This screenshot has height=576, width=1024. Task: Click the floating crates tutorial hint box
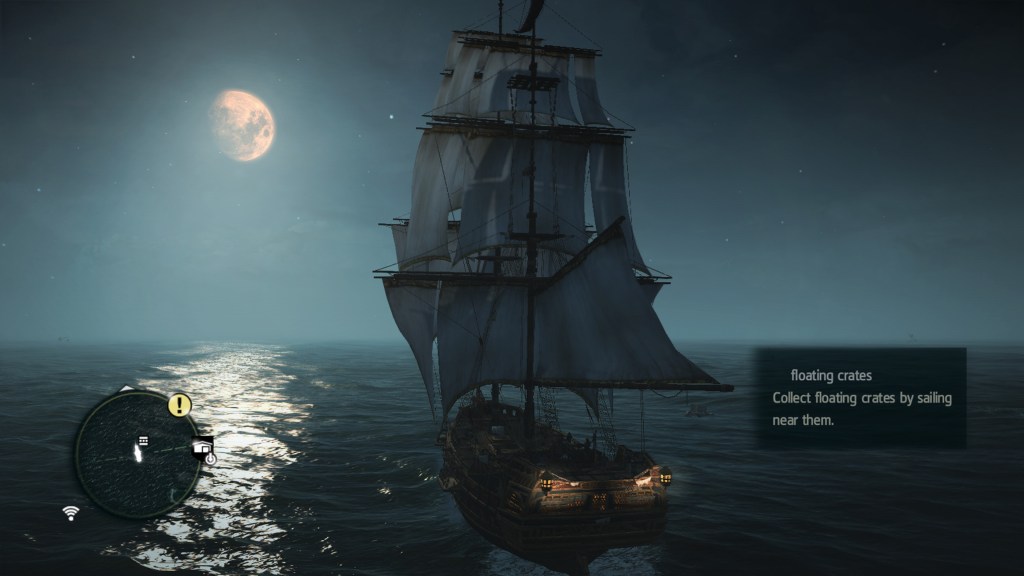[860, 398]
